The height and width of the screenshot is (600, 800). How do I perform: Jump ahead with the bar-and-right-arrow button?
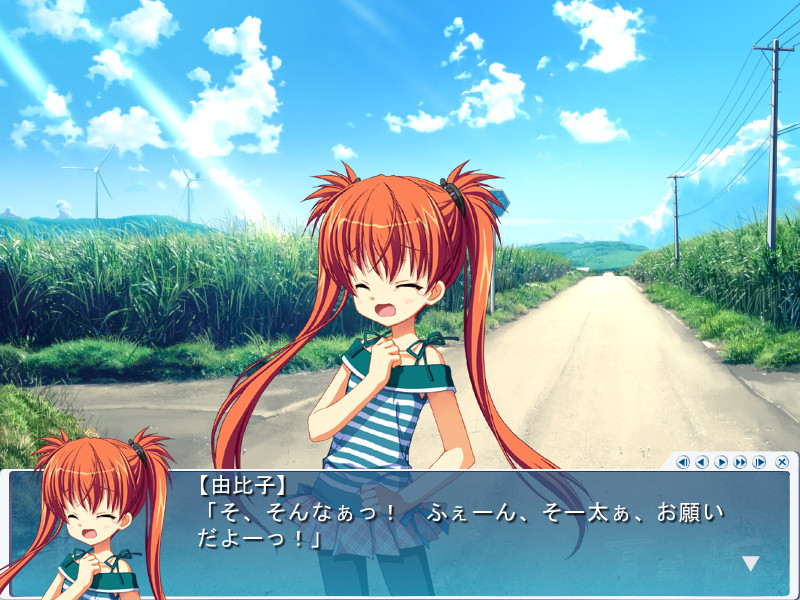[759, 462]
